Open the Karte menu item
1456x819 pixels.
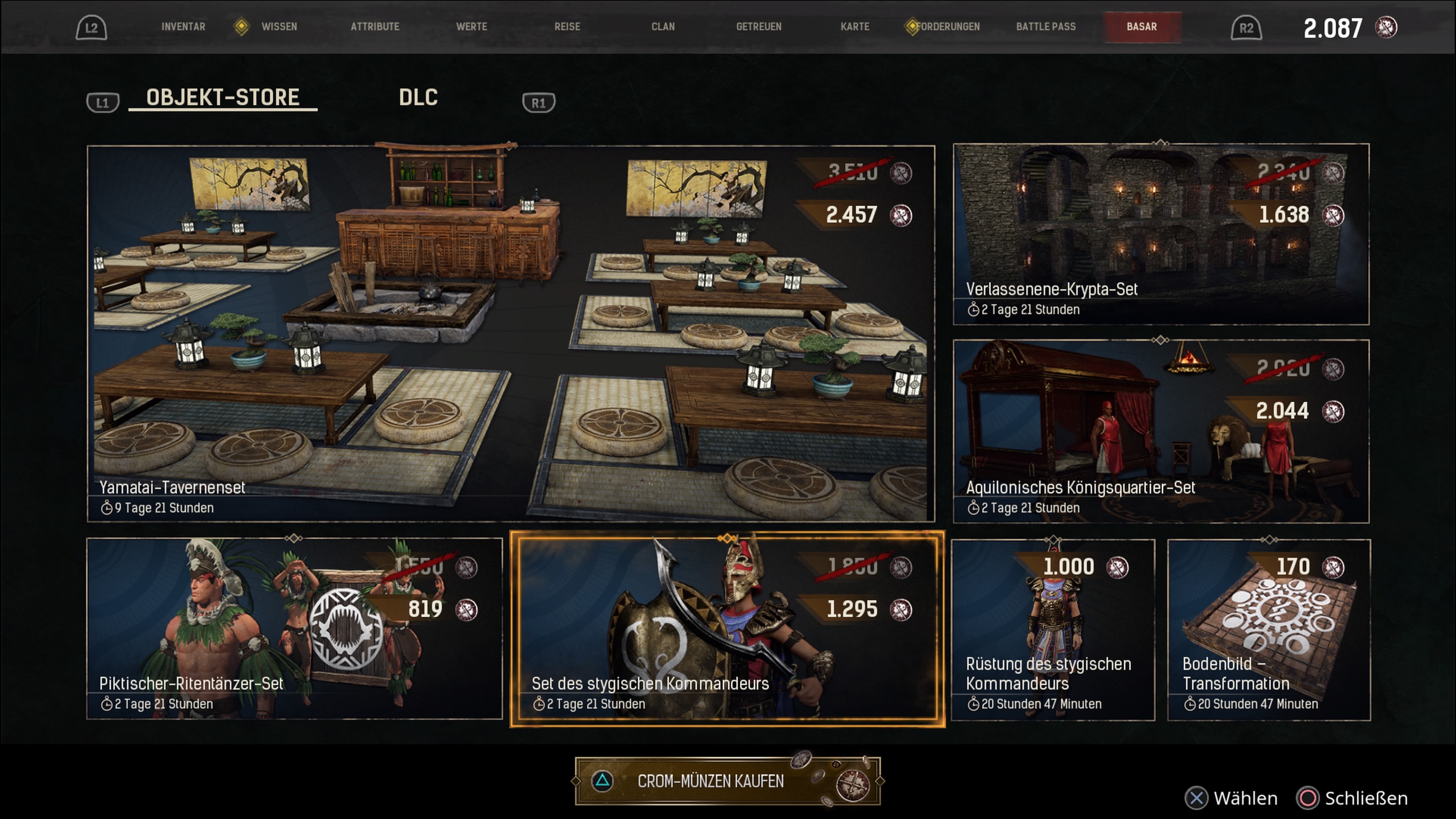(x=855, y=27)
